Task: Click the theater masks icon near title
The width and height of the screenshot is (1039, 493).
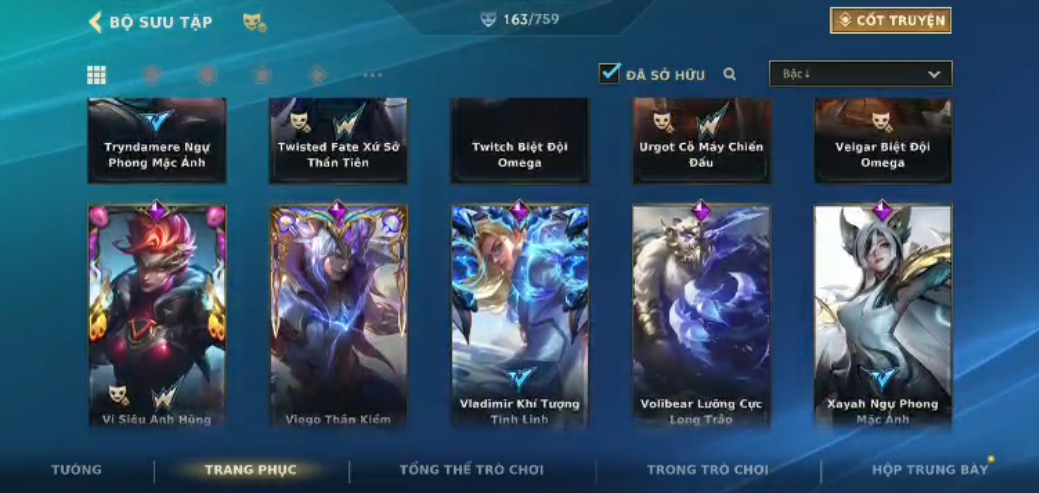Action: coord(254,22)
